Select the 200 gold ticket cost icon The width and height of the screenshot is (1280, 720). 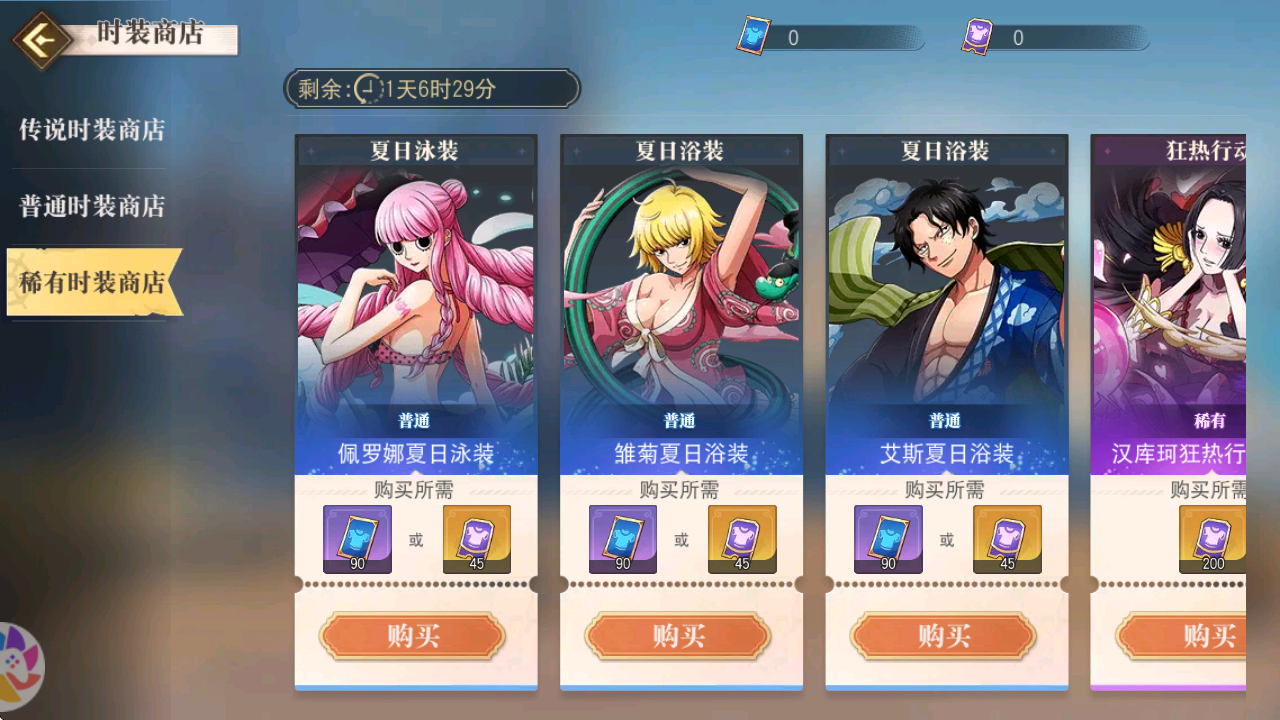(x=1212, y=539)
